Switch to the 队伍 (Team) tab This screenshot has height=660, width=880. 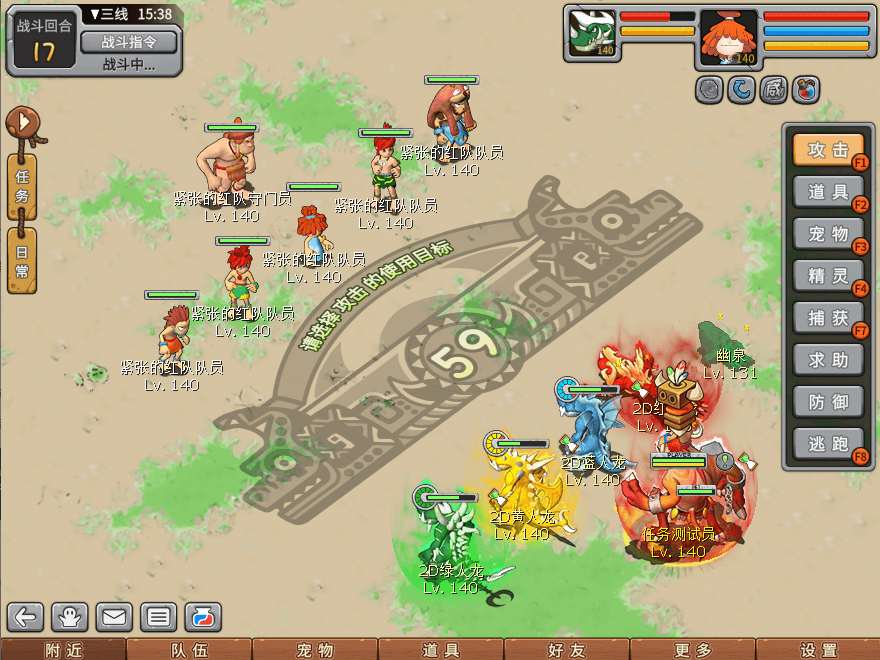tap(188, 650)
